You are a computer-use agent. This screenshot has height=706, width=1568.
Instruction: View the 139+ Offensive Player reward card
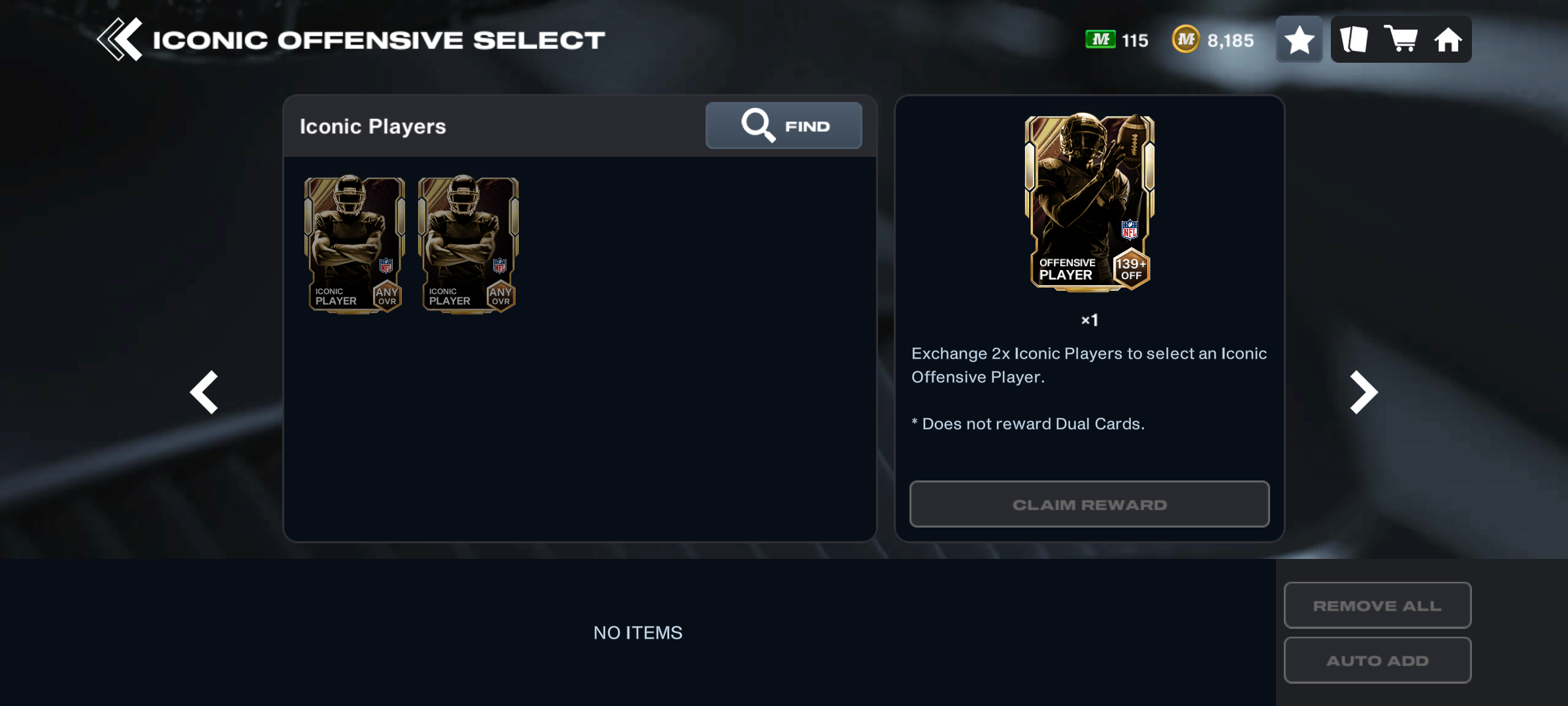tap(1089, 203)
